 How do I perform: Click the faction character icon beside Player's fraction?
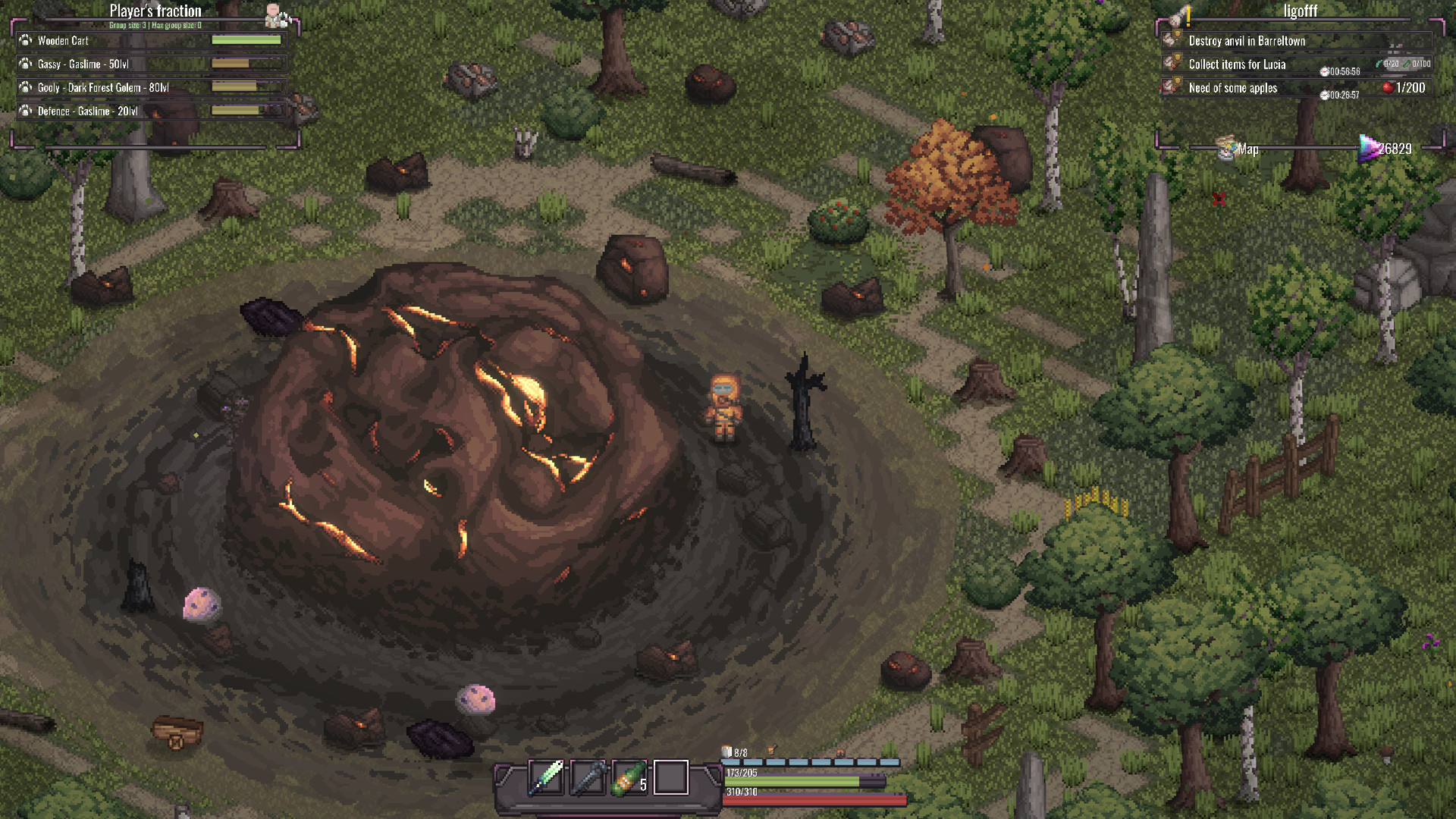pyautogui.click(x=274, y=14)
